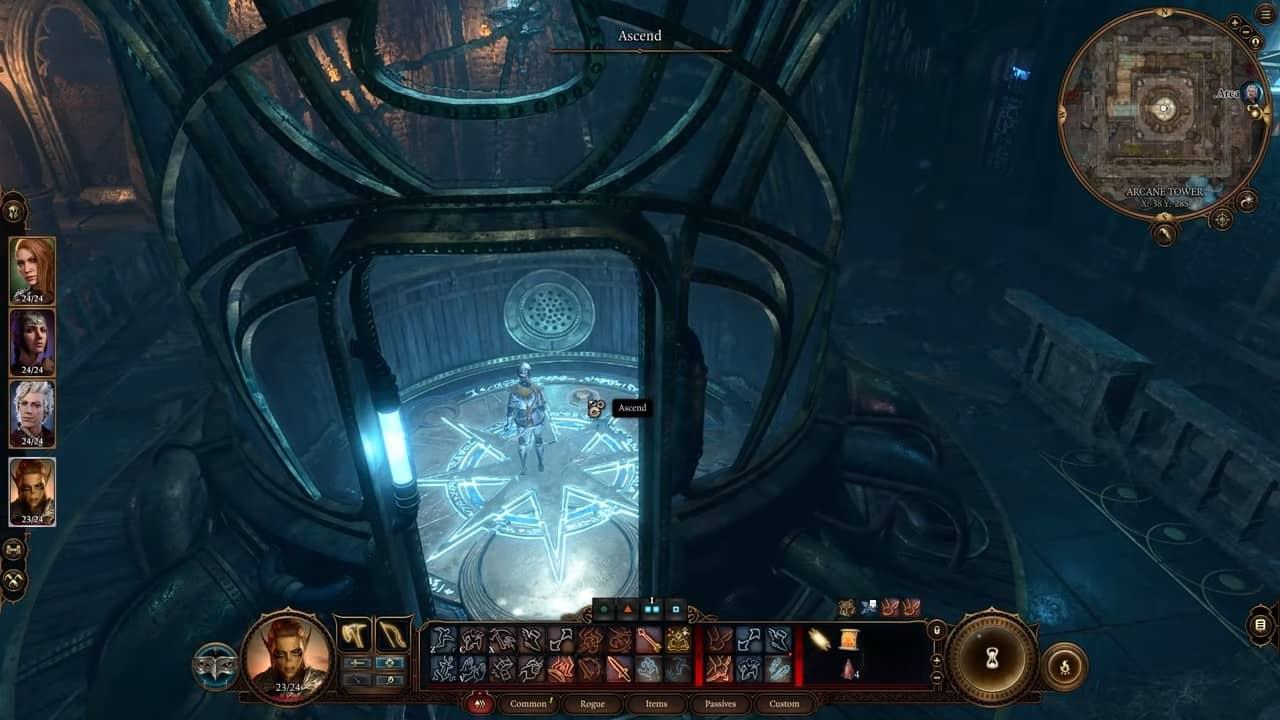The image size is (1280, 720).
Task: Select the Items hotbar tab
Action: click(656, 704)
